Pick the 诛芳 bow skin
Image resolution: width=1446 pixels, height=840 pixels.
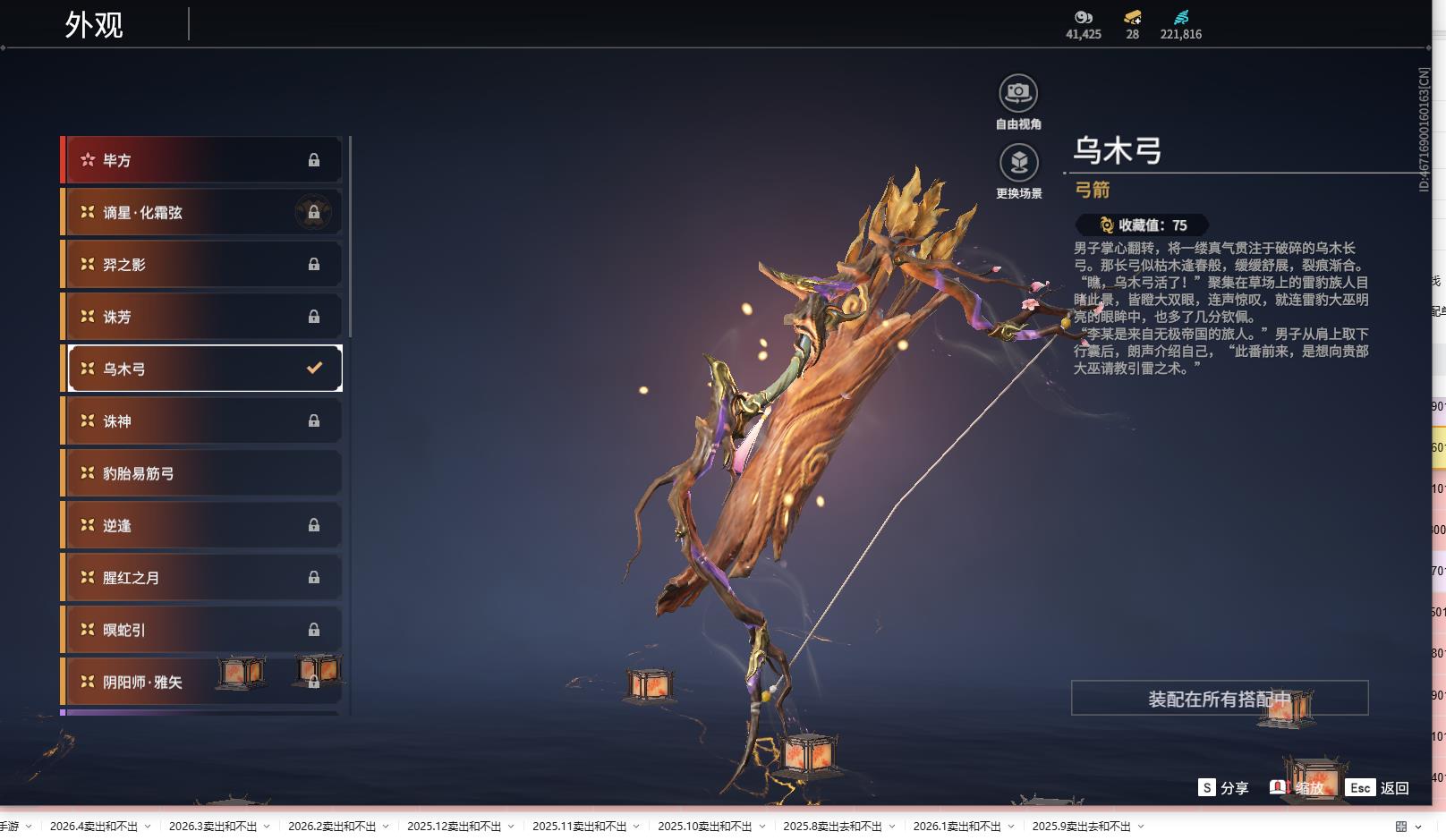pos(201,317)
